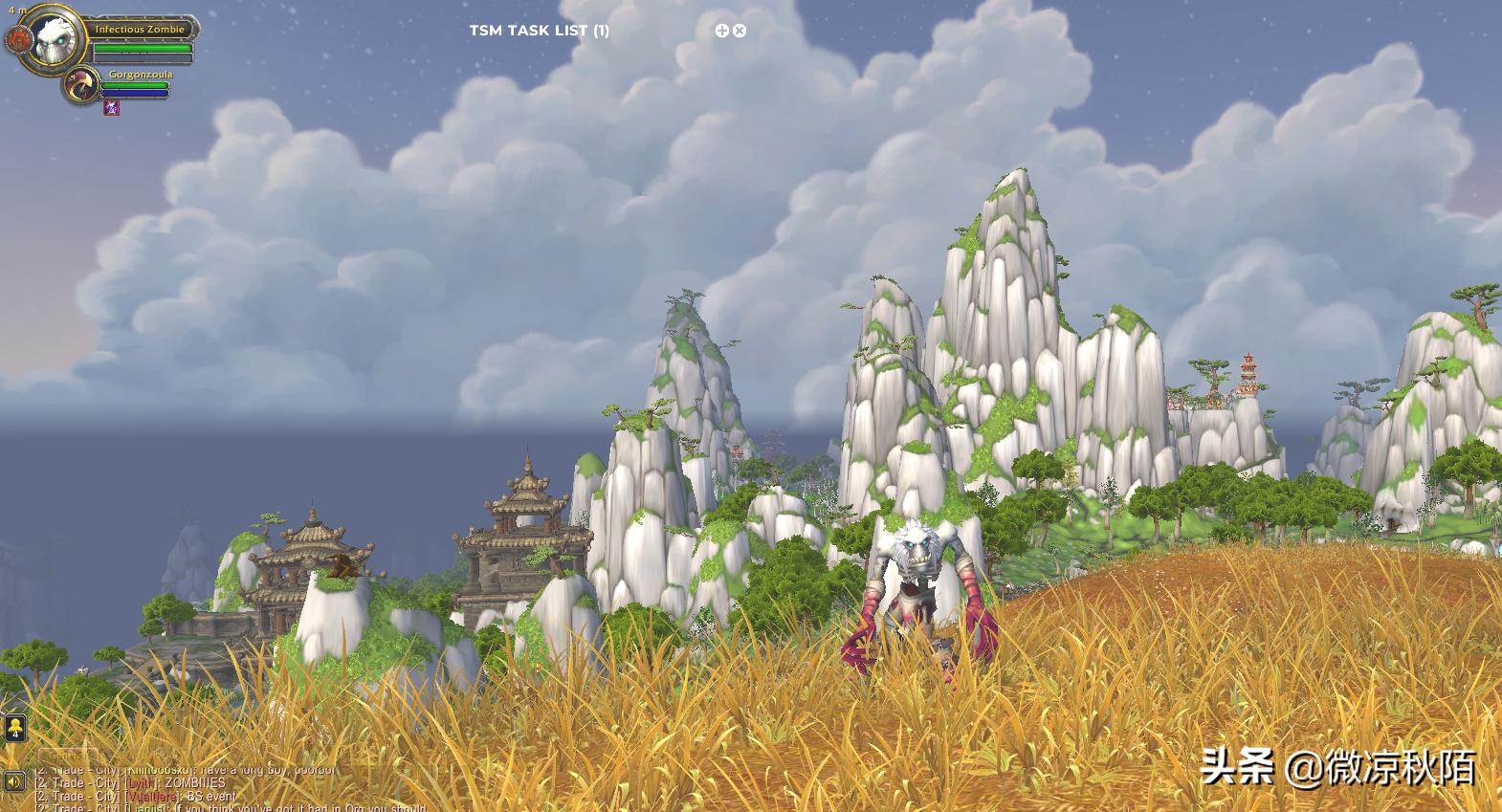Select the Gorgonzoula target-of-target portrait
This screenshot has height=812, width=1502.
point(84,86)
